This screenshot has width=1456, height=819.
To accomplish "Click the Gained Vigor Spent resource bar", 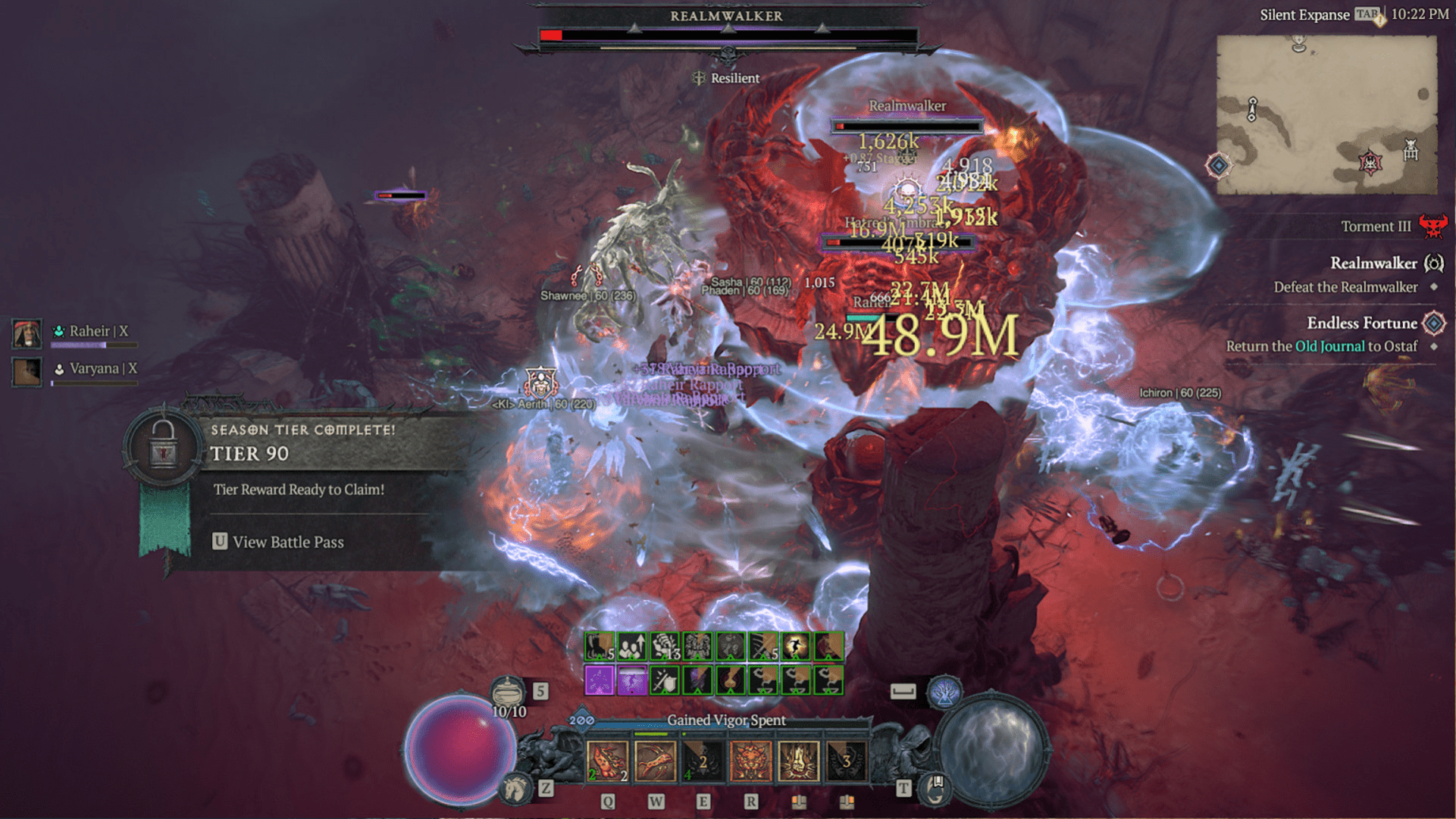I will (726, 721).
